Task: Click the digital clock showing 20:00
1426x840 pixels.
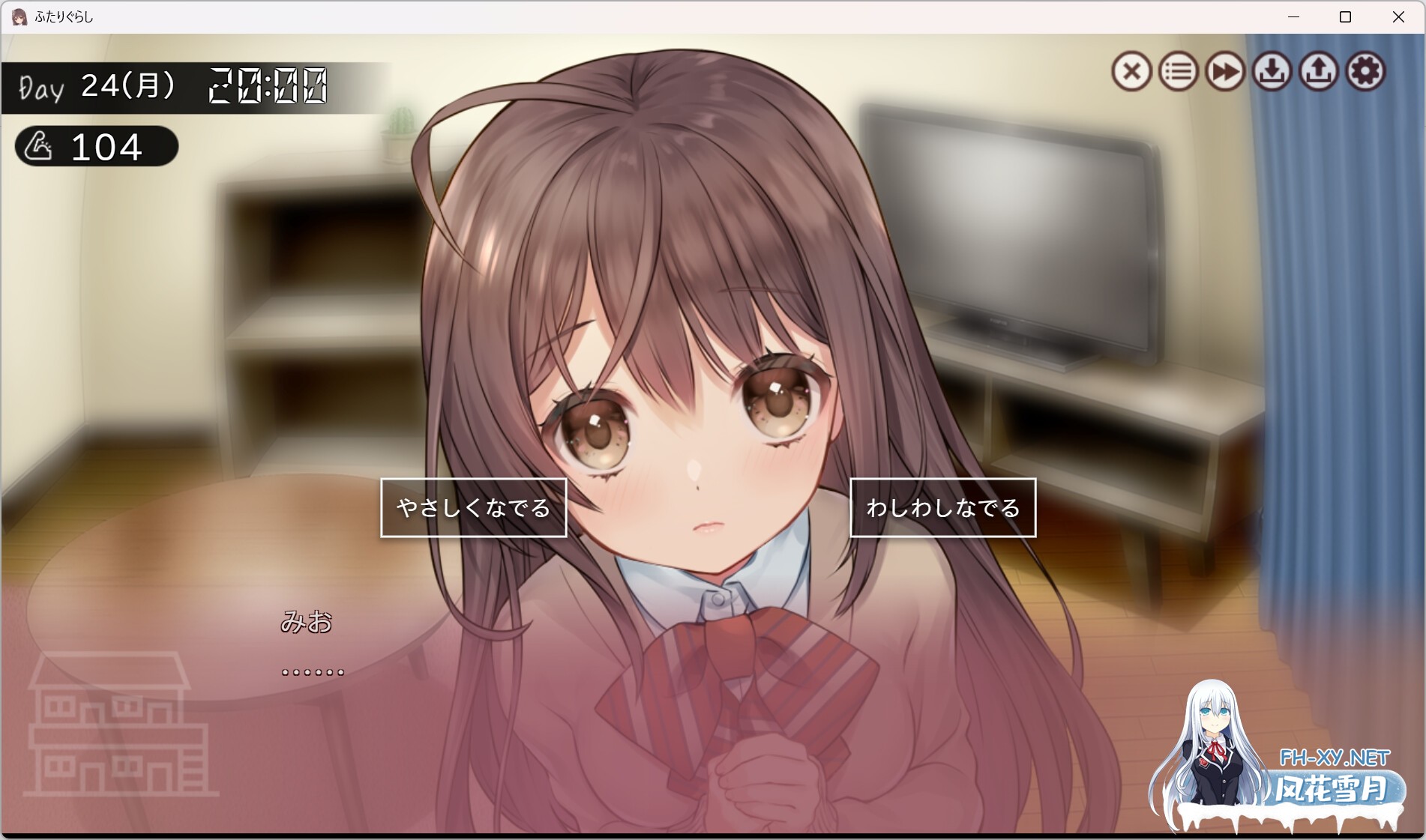Action: (x=267, y=85)
